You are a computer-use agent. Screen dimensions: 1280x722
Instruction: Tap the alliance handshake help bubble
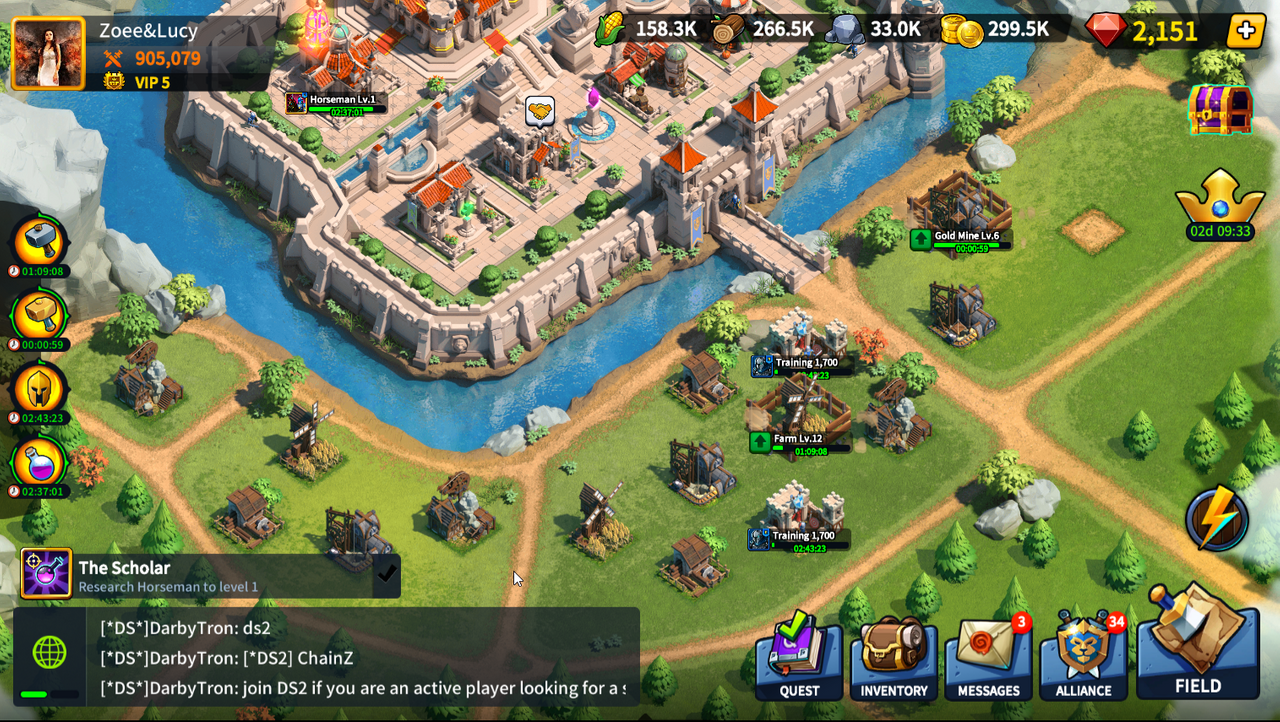pyautogui.click(x=540, y=111)
